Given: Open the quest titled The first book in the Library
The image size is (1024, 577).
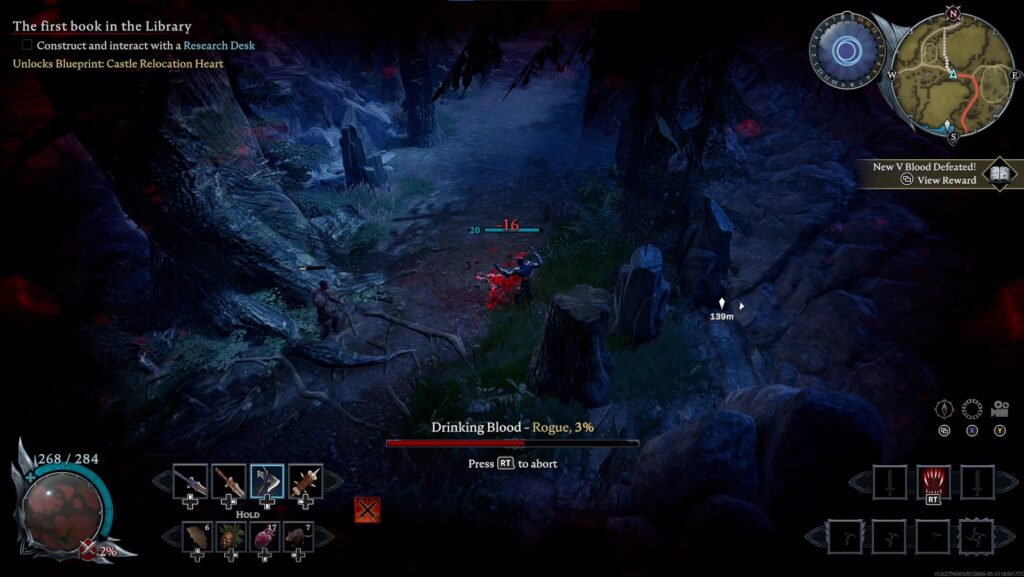Looking at the screenshot, I should [x=101, y=26].
